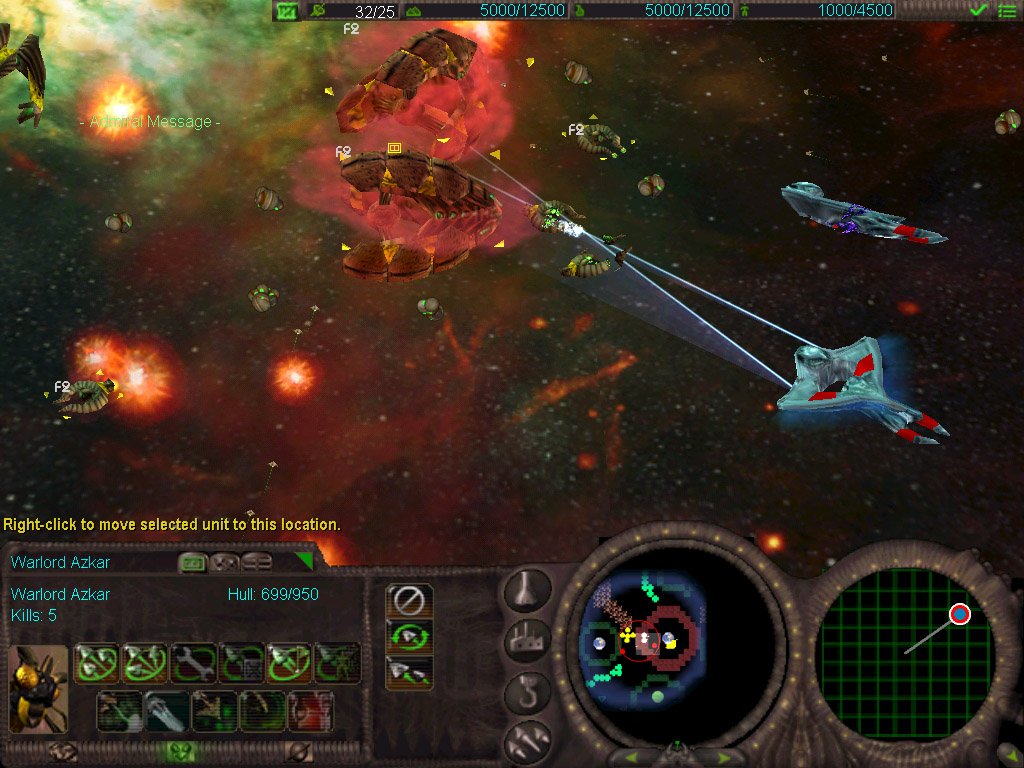Open the menu list icon at top-right
The height and width of the screenshot is (768, 1024).
(x=1007, y=11)
